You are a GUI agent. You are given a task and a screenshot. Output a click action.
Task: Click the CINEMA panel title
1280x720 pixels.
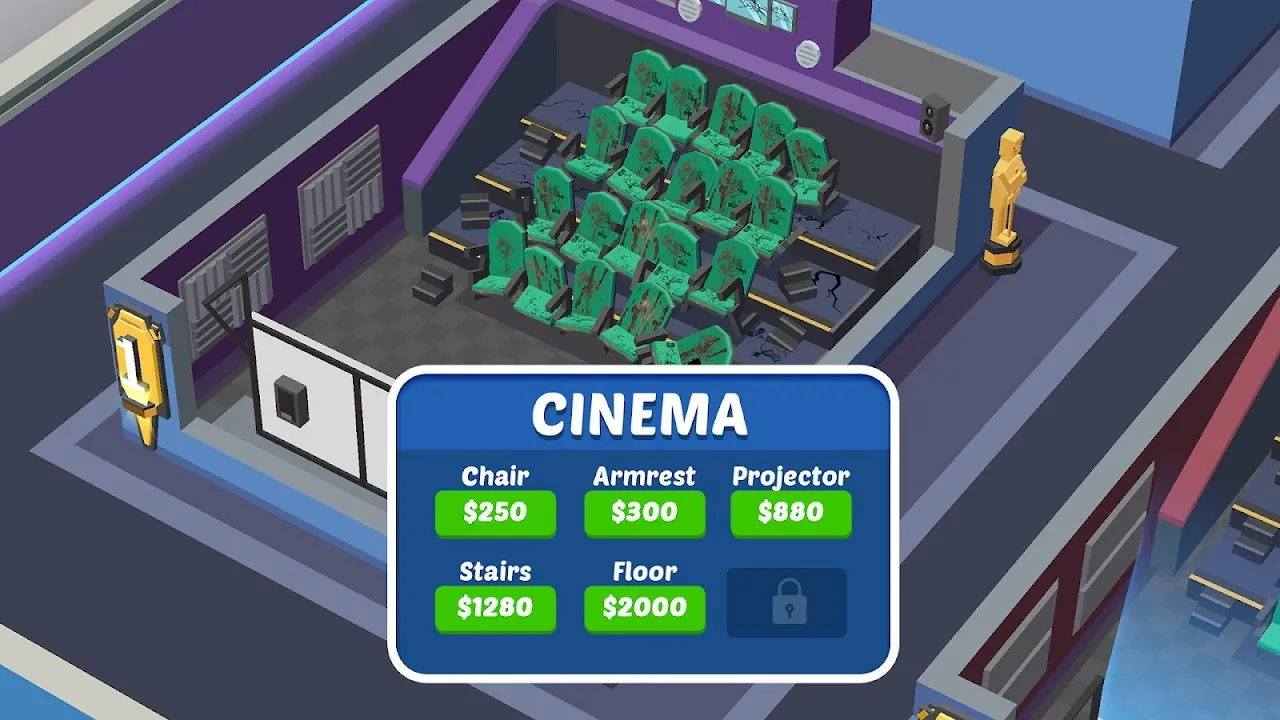pos(643,412)
